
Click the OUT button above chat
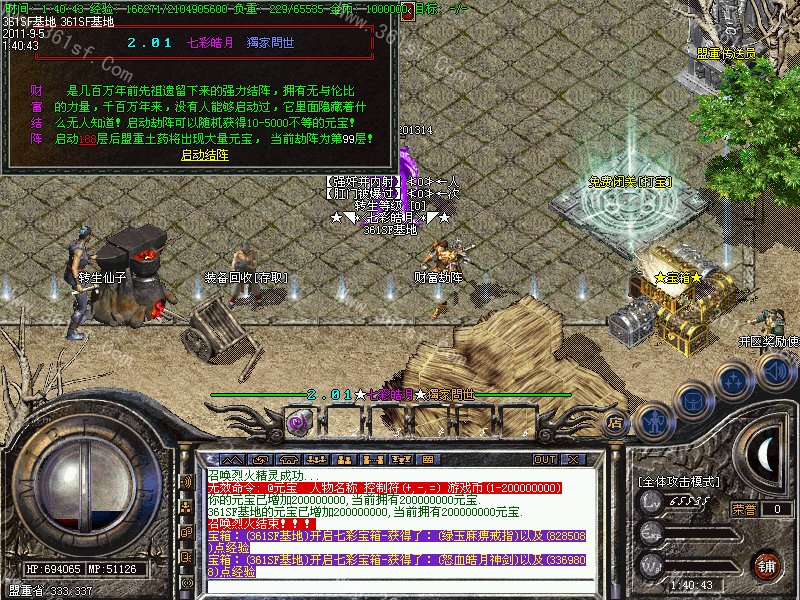pos(545,459)
